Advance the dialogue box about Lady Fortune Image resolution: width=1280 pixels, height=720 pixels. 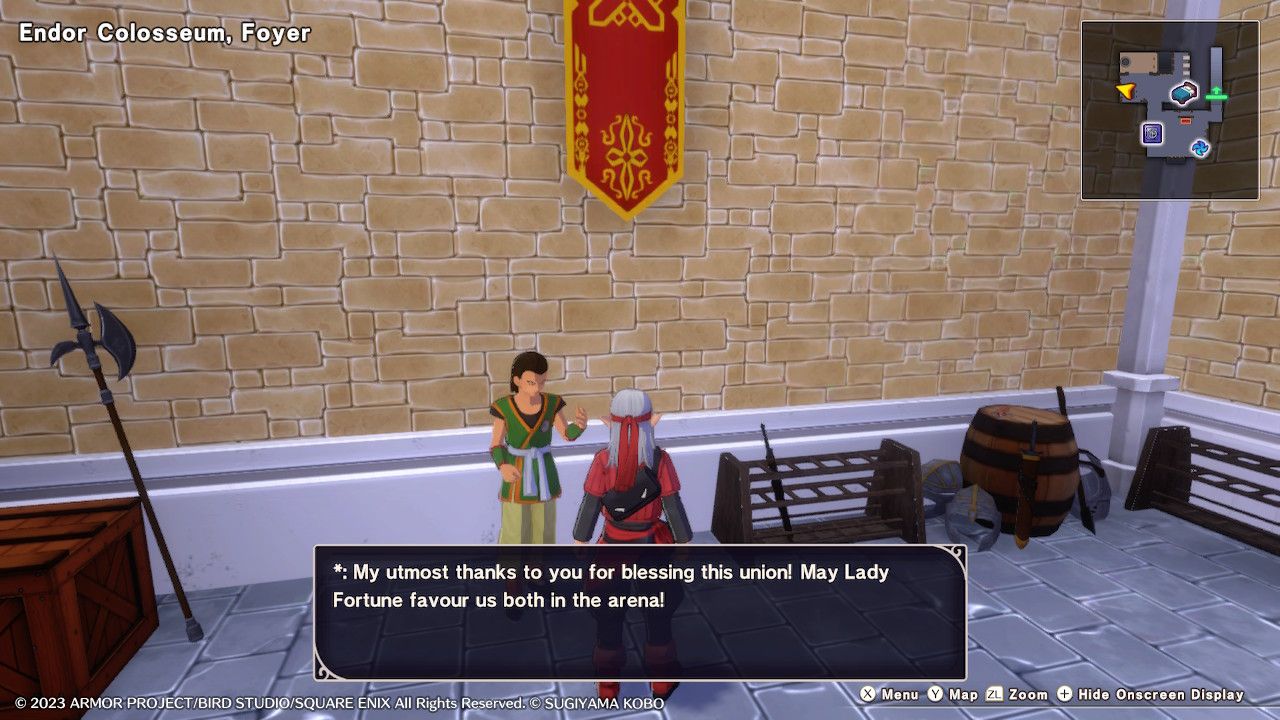tap(640, 612)
